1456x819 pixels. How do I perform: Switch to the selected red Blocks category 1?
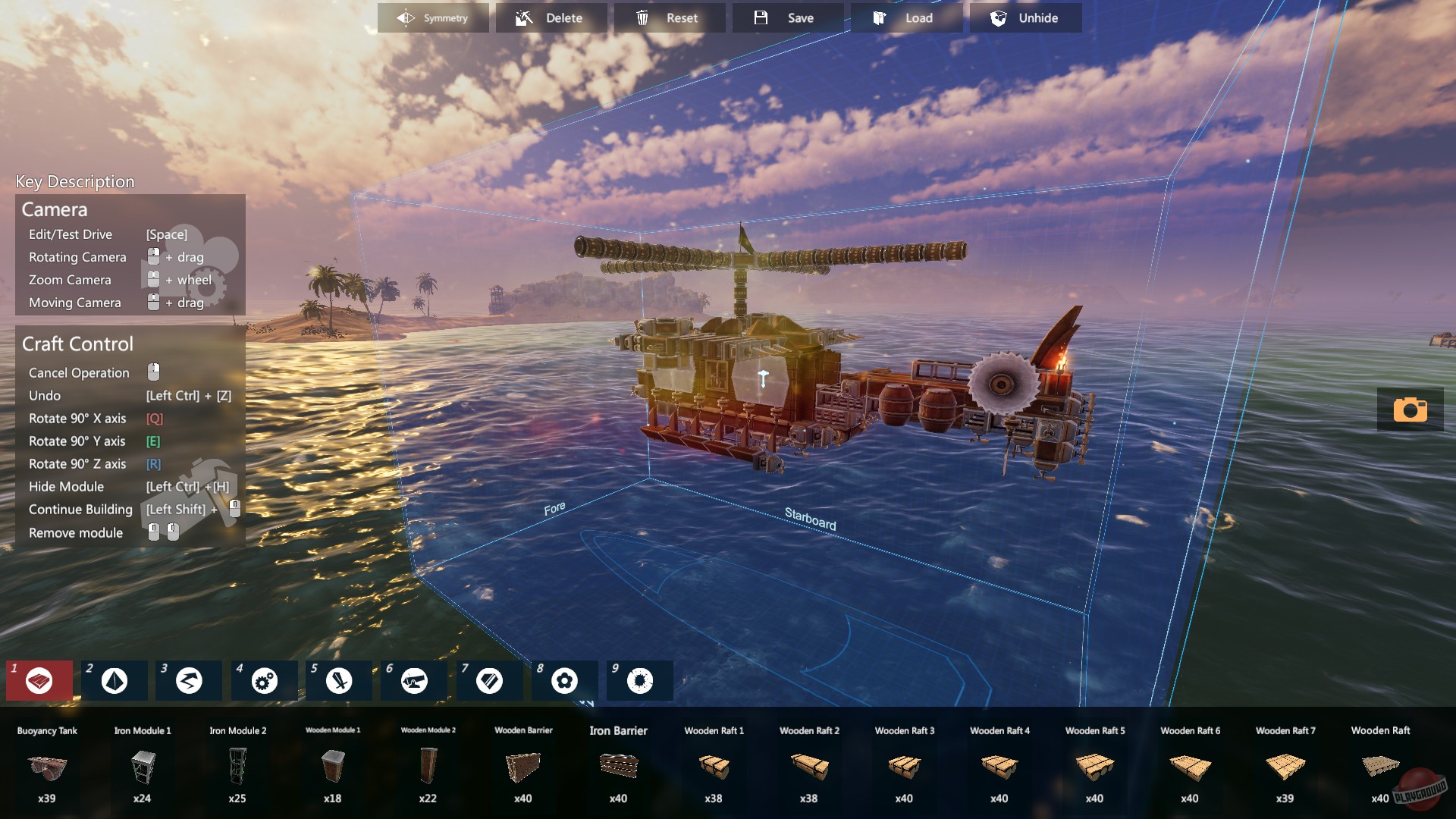pyautogui.click(x=39, y=680)
